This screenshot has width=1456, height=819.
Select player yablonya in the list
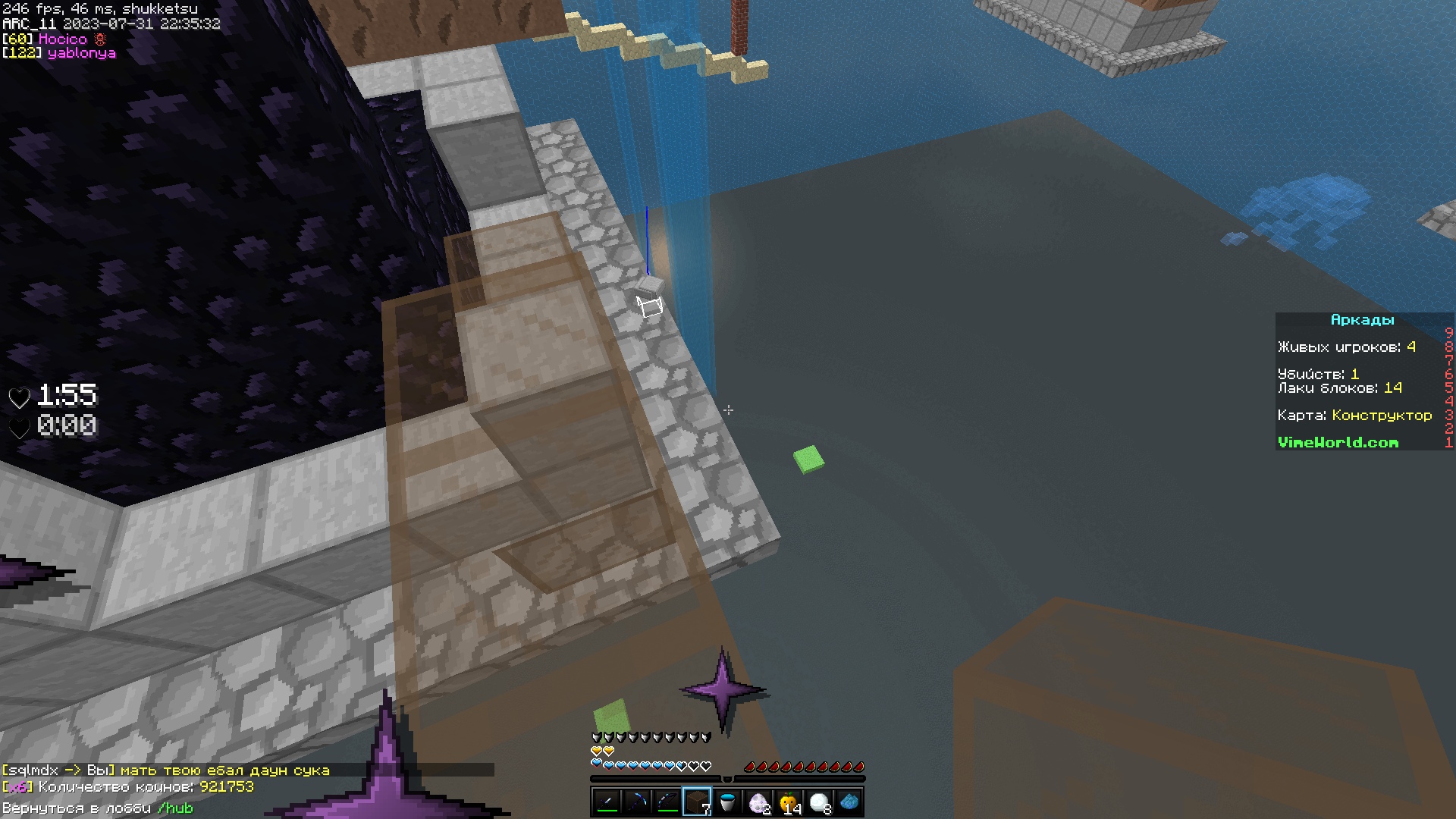click(x=81, y=53)
